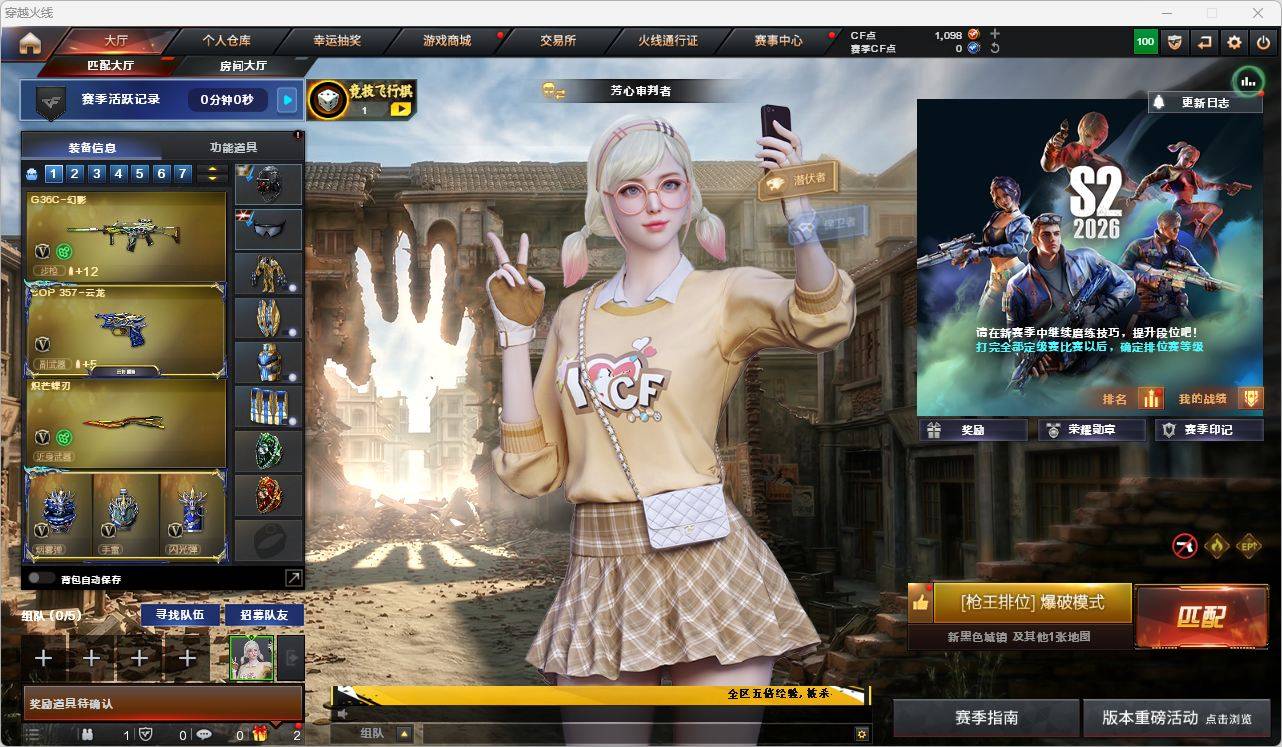Open messages via speech bubble icon on bottom bar
The height and width of the screenshot is (747, 1282).
pyautogui.click(x=204, y=735)
